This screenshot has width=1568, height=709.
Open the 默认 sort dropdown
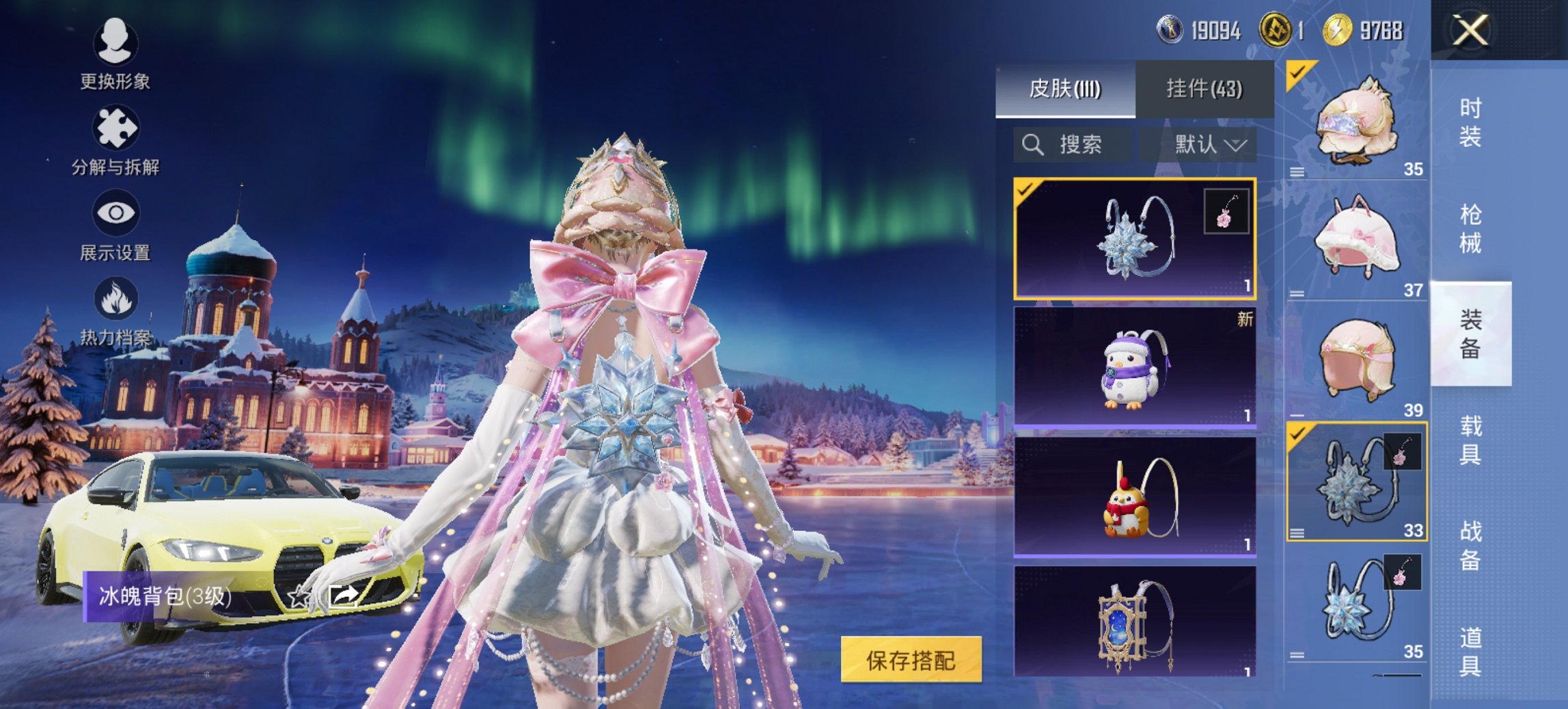(1209, 145)
